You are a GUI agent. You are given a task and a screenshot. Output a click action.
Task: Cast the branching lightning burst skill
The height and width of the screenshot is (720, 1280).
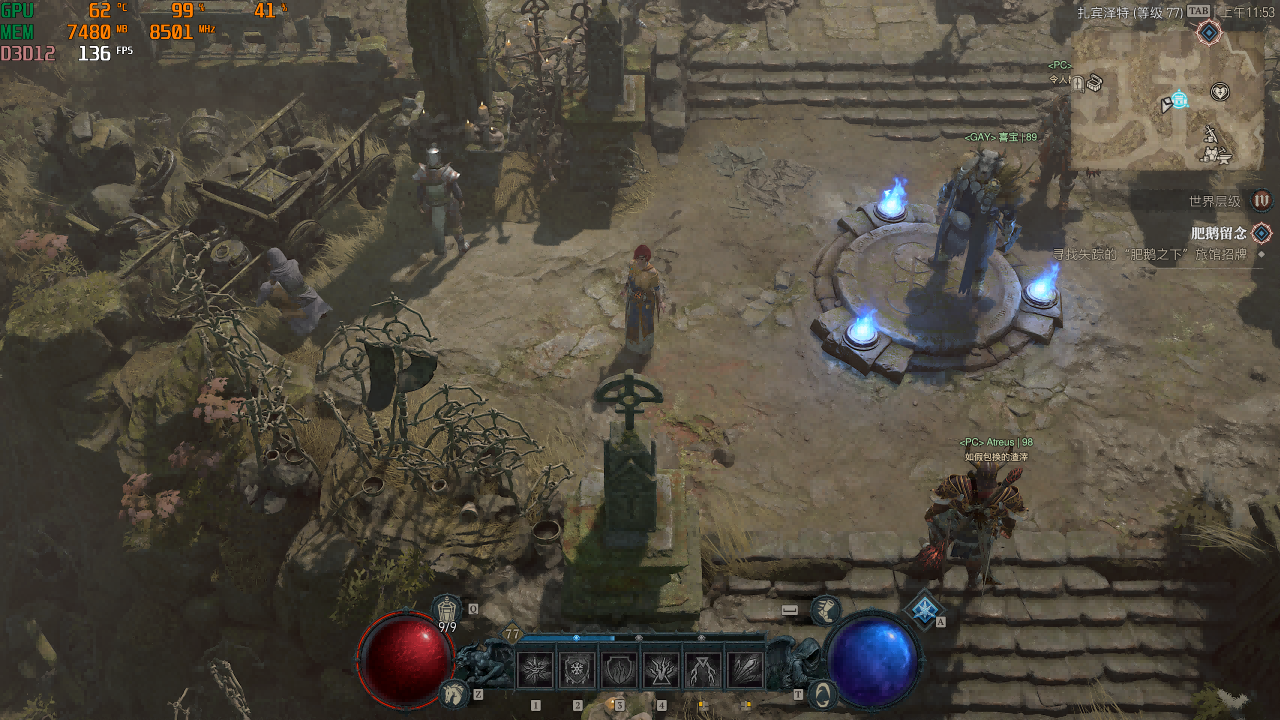[661, 669]
